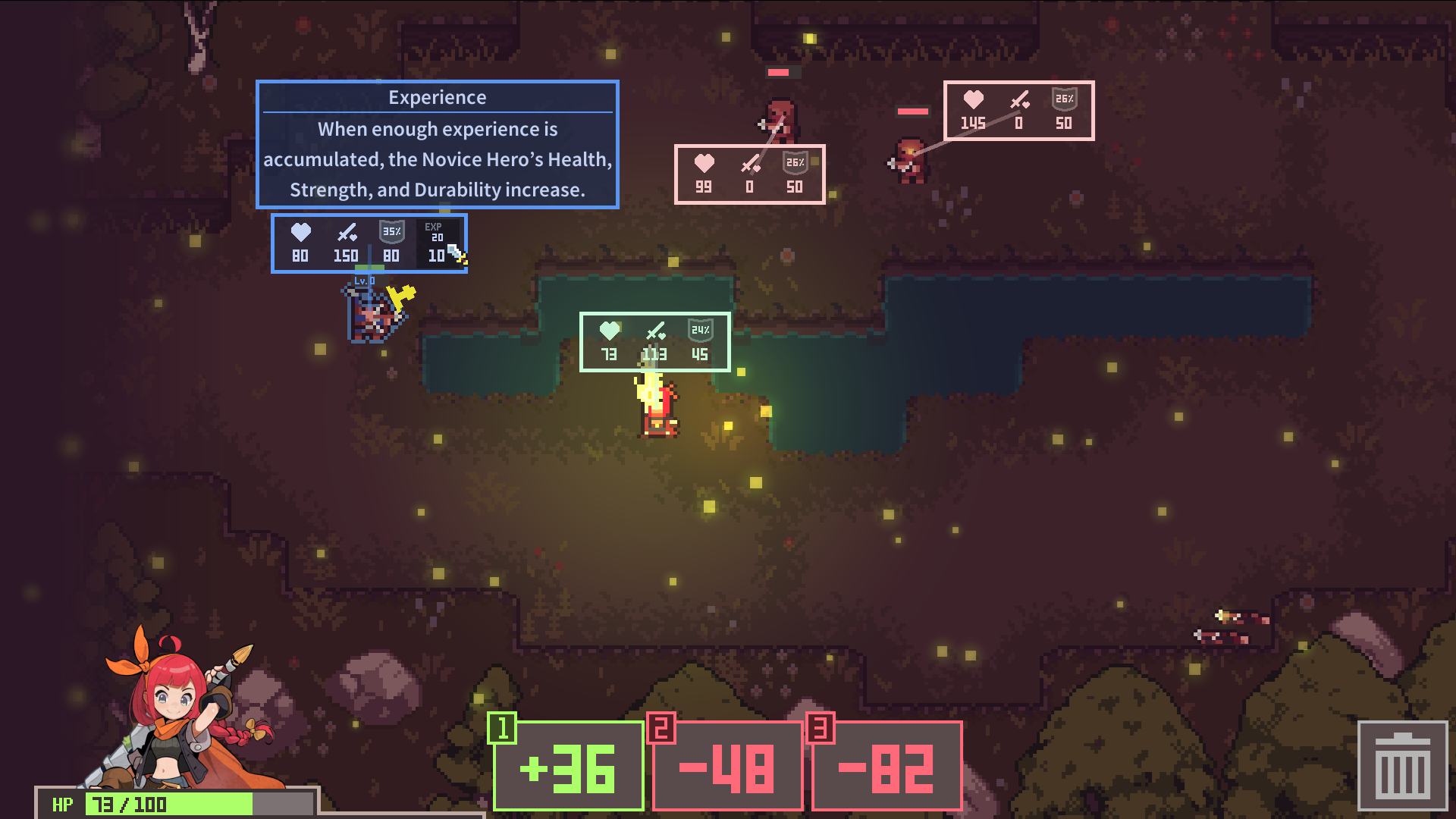Click the heart icon showing 145 health
Screen dimensions: 1456x819
click(x=974, y=99)
